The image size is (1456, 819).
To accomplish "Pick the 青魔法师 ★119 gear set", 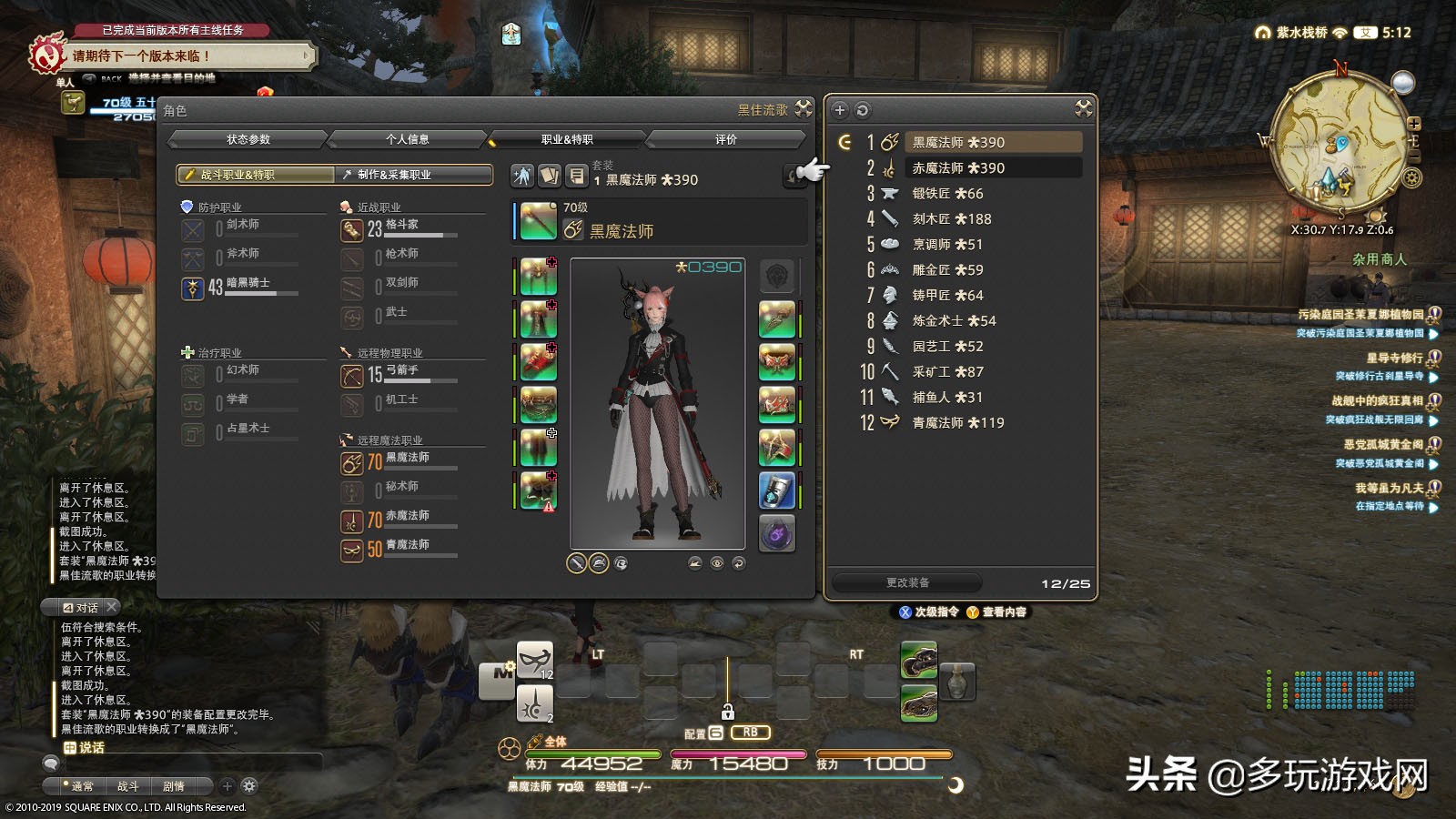I will coord(958,423).
